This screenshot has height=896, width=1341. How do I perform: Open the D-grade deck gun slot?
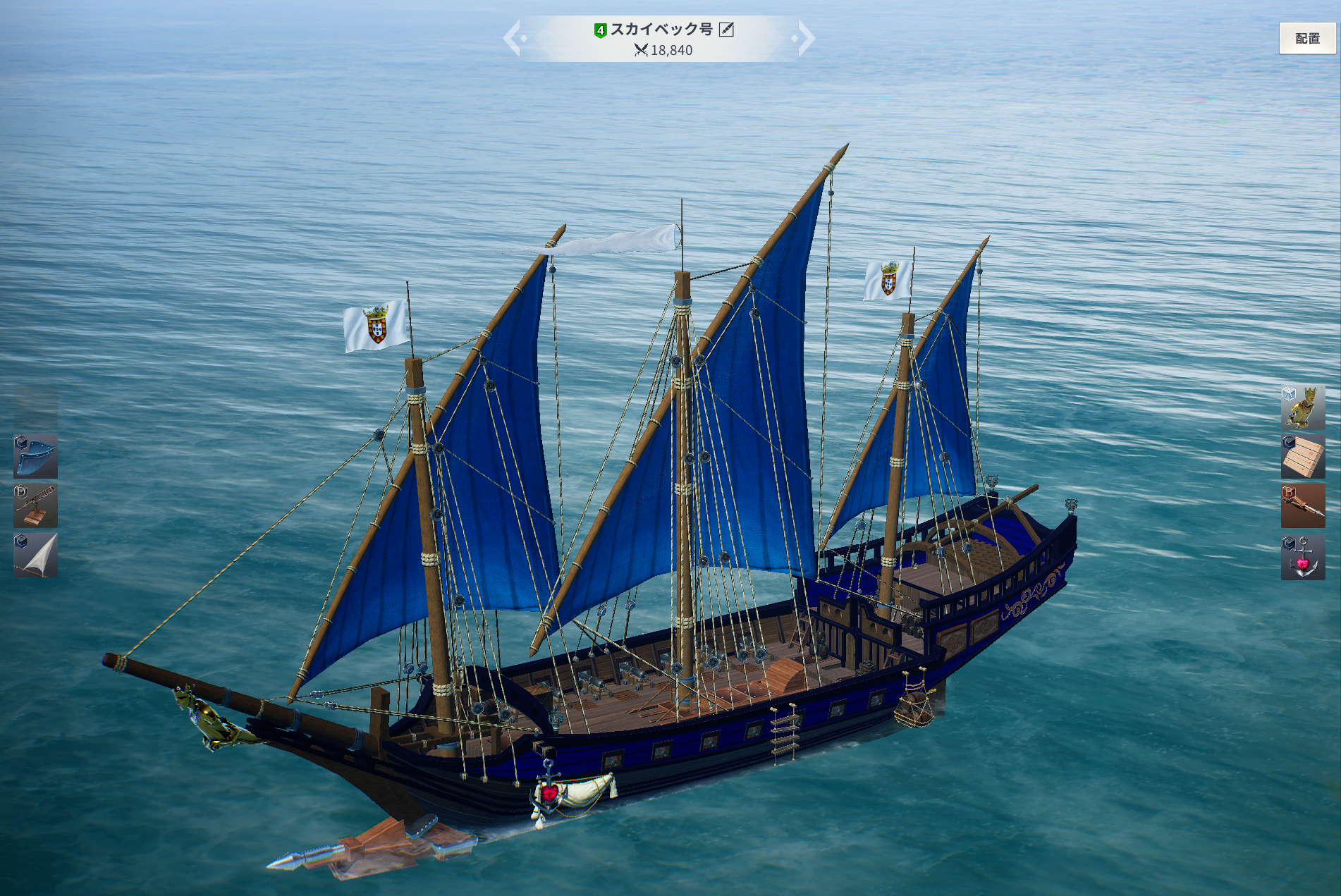tap(35, 505)
